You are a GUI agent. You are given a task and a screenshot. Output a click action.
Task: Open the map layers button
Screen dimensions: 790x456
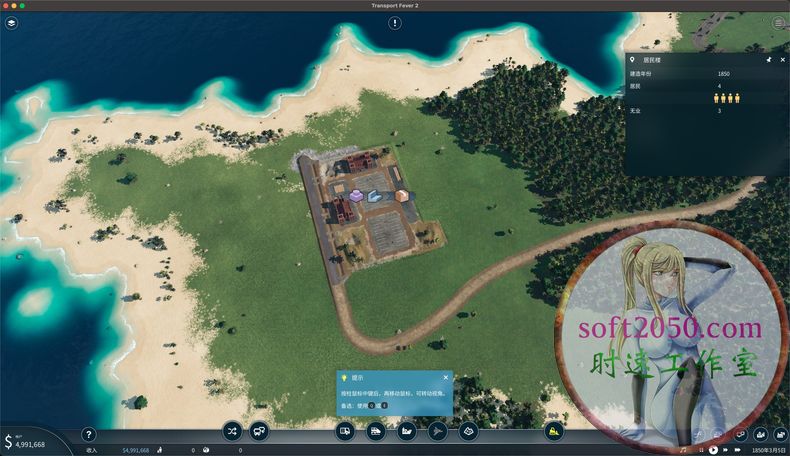11,22
